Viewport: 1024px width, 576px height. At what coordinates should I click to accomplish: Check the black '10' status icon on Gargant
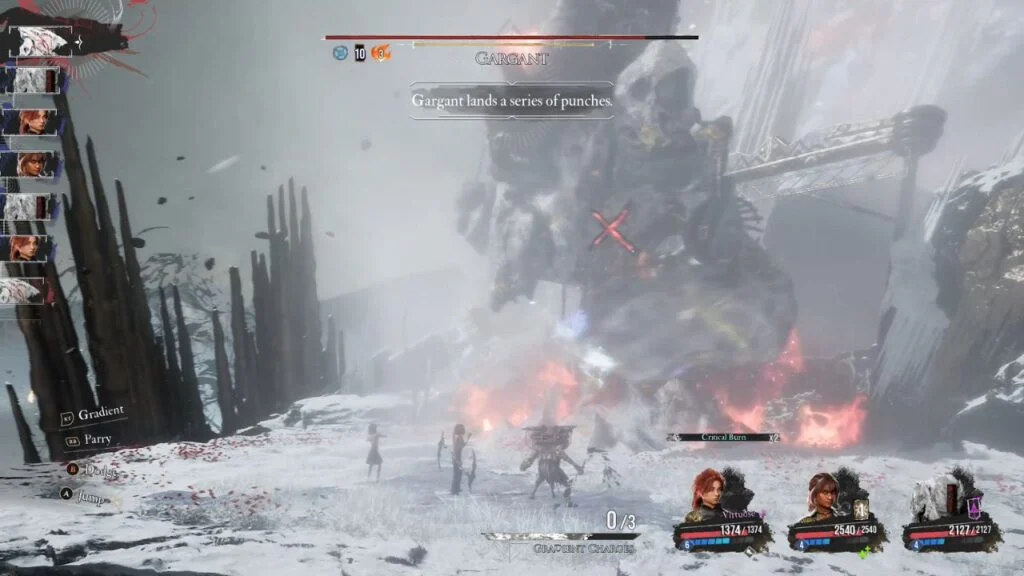360,53
